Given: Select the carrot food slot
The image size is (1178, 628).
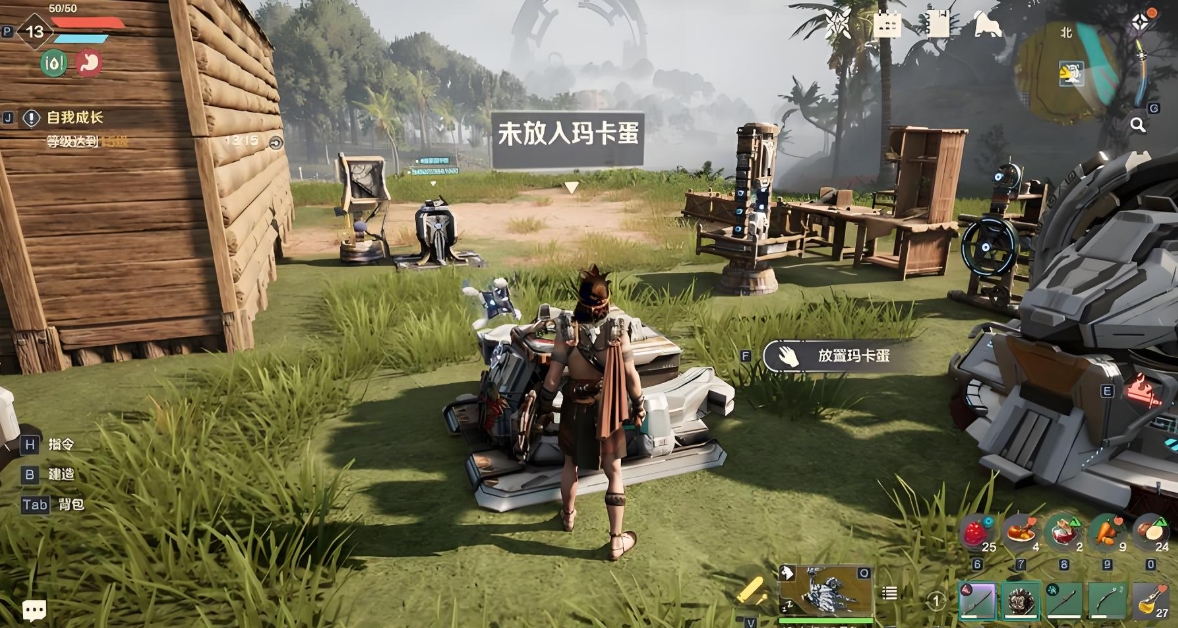Looking at the screenshot, I should (1107, 532).
